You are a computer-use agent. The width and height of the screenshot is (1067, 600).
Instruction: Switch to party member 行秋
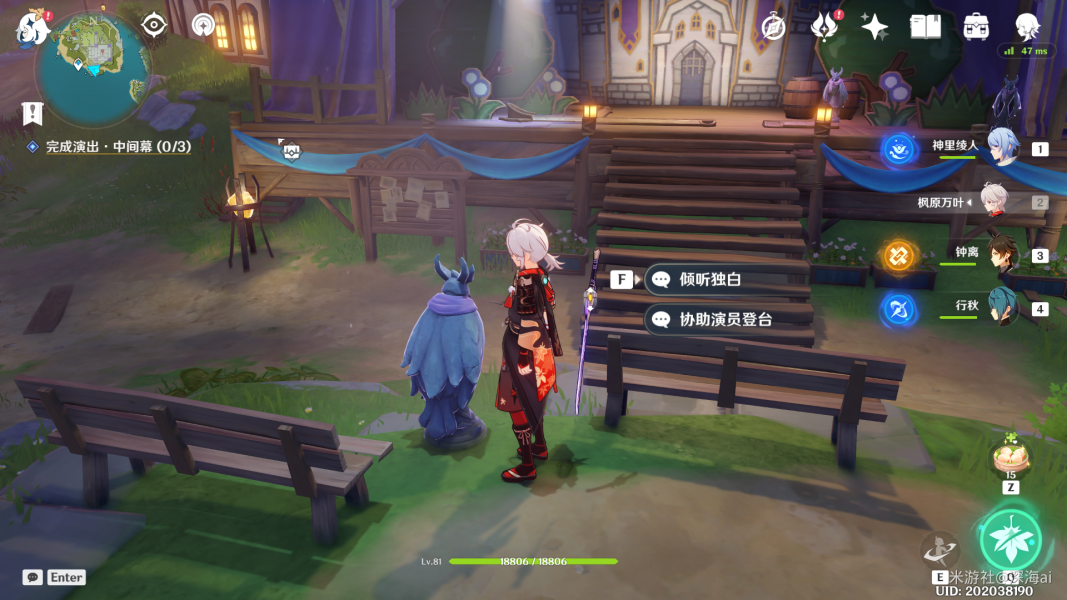click(x=1003, y=306)
